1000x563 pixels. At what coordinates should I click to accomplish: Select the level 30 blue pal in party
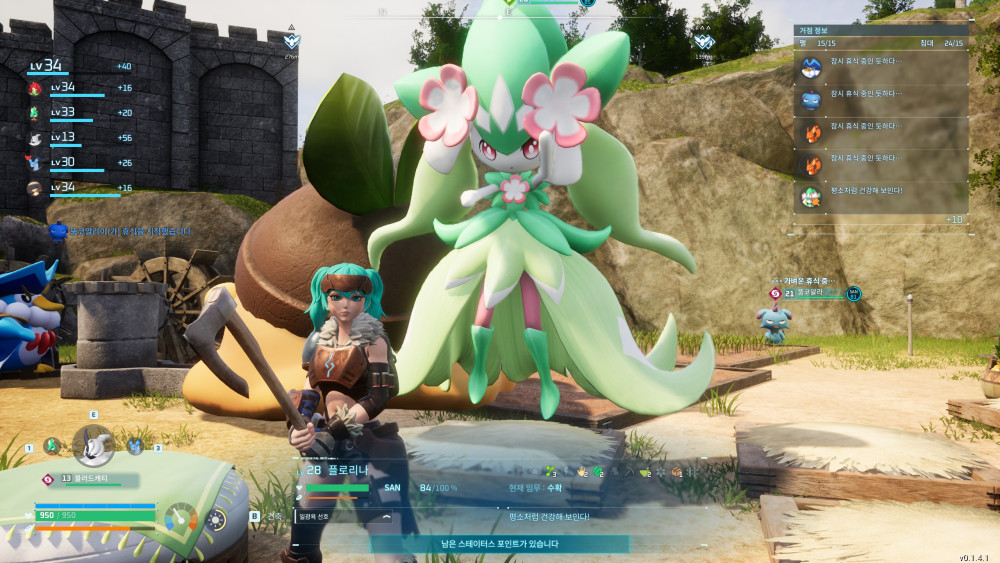click(35, 163)
